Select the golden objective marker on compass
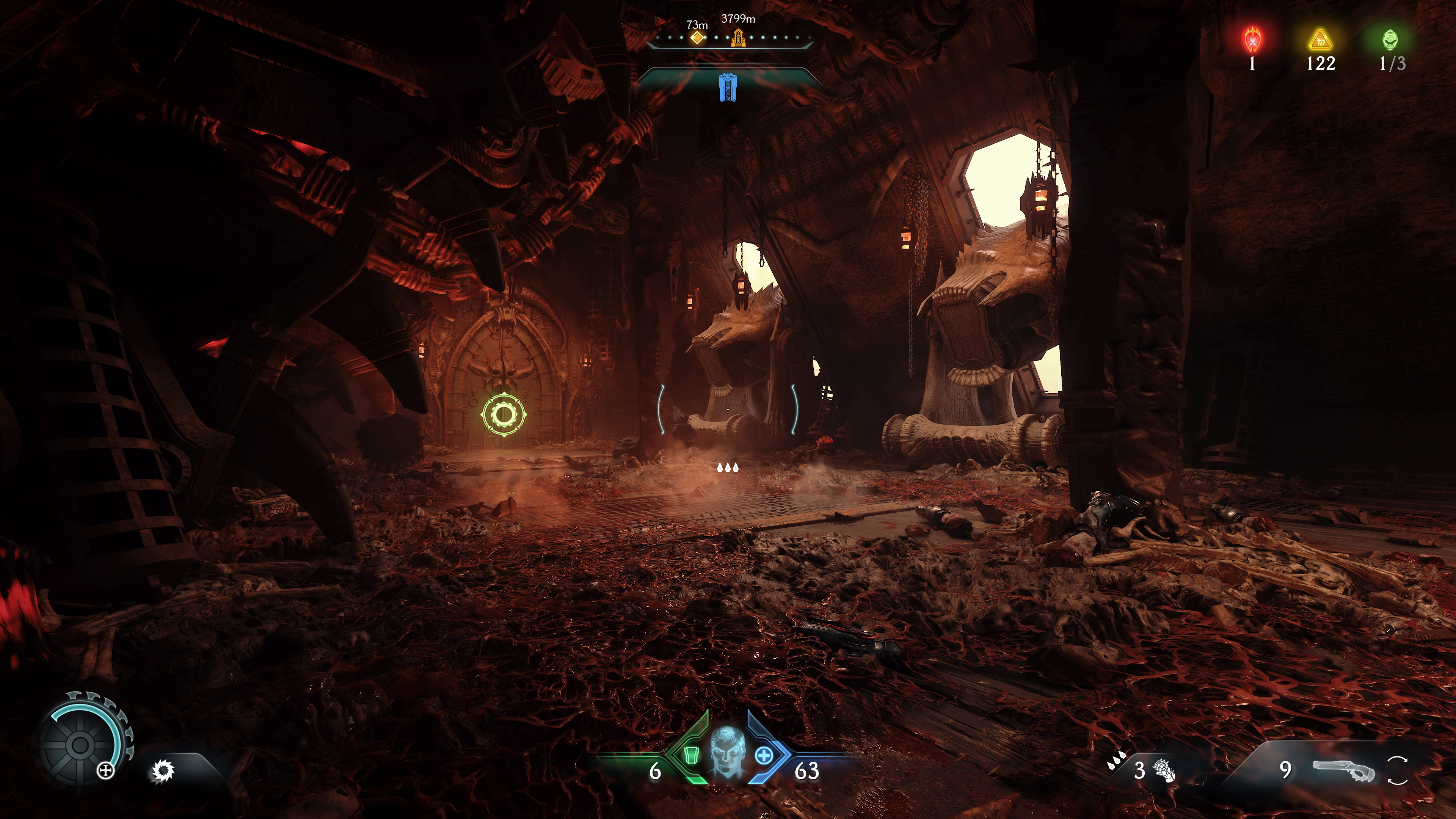1456x819 pixels. [738, 38]
